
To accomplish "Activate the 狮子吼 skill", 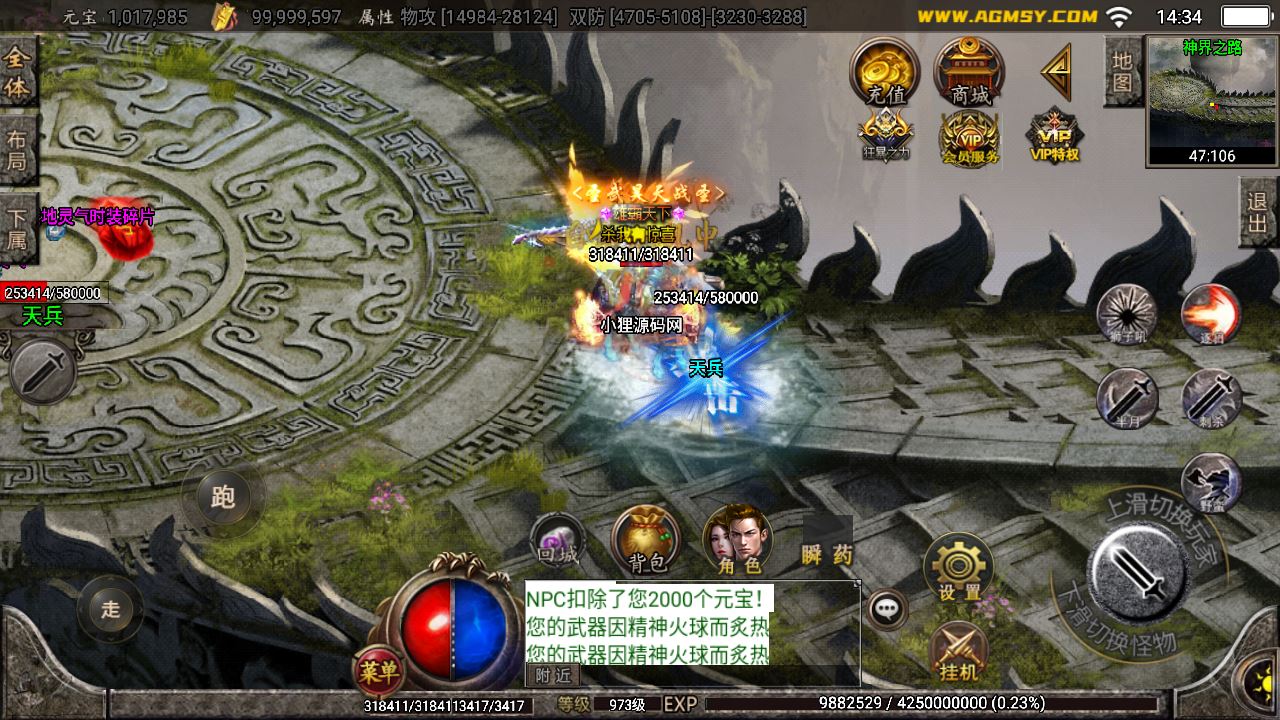I will [x=1127, y=314].
